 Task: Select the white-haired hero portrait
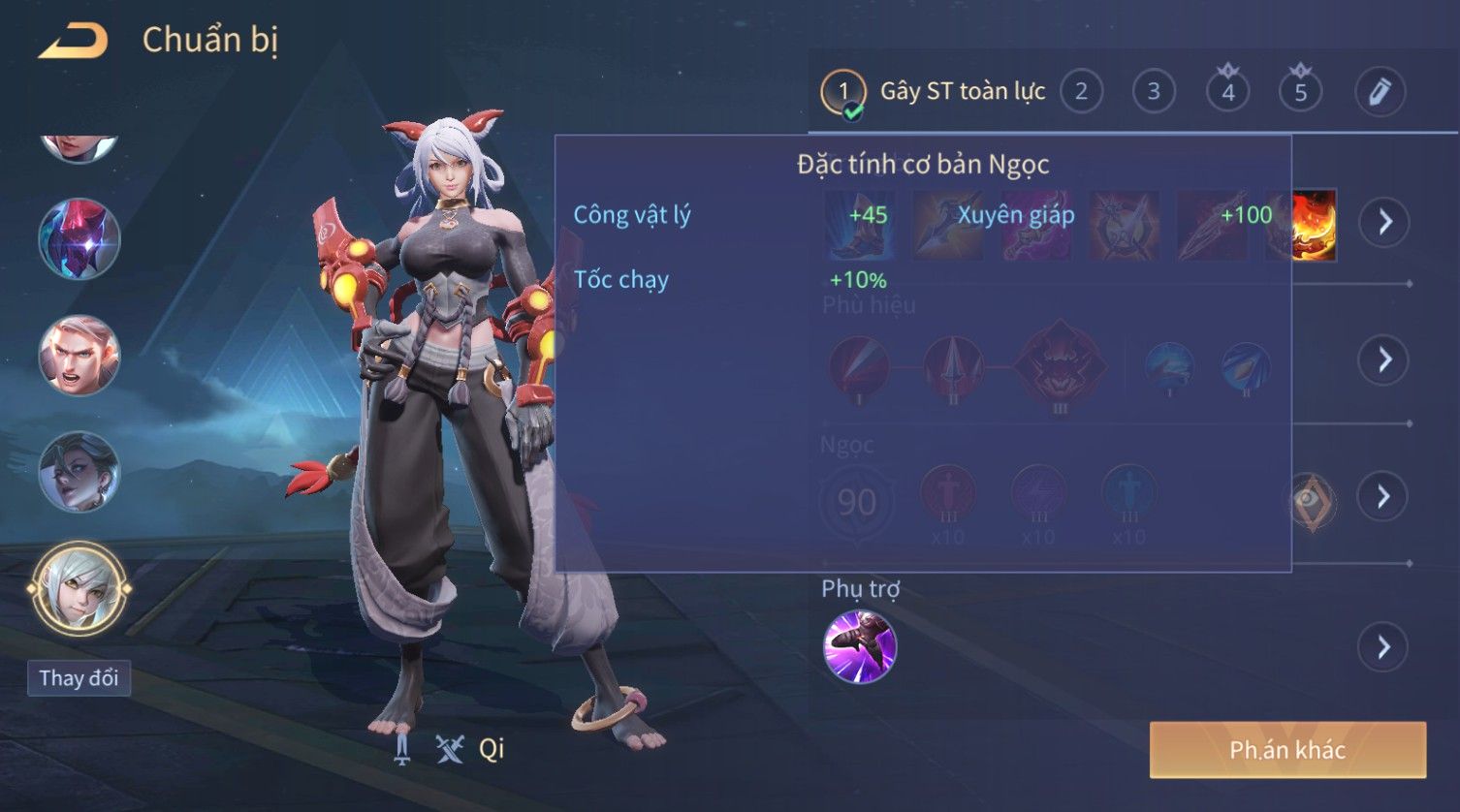tap(79, 588)
